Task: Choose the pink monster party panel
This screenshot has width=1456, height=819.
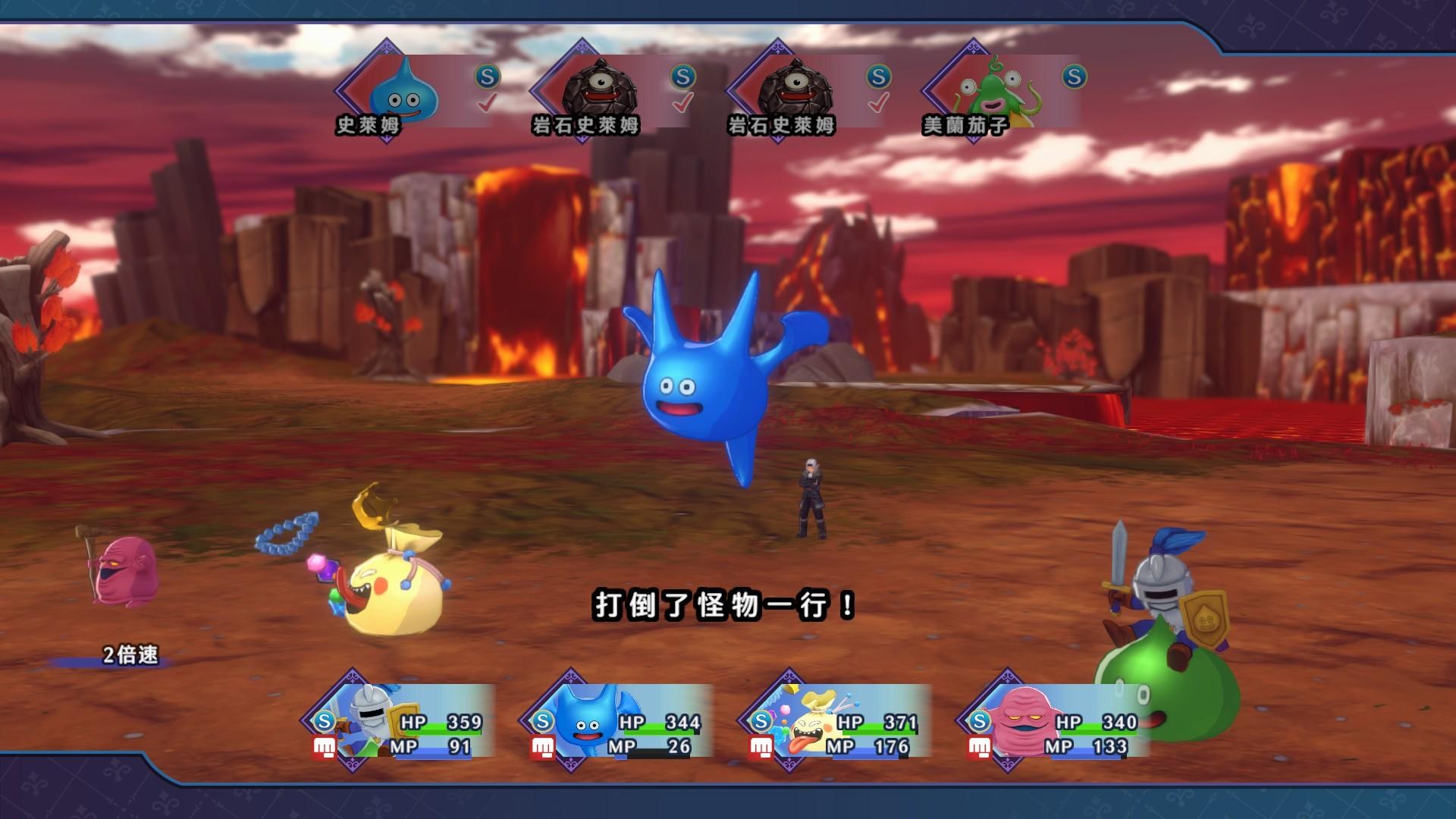Action: (x=1054, y=720)
